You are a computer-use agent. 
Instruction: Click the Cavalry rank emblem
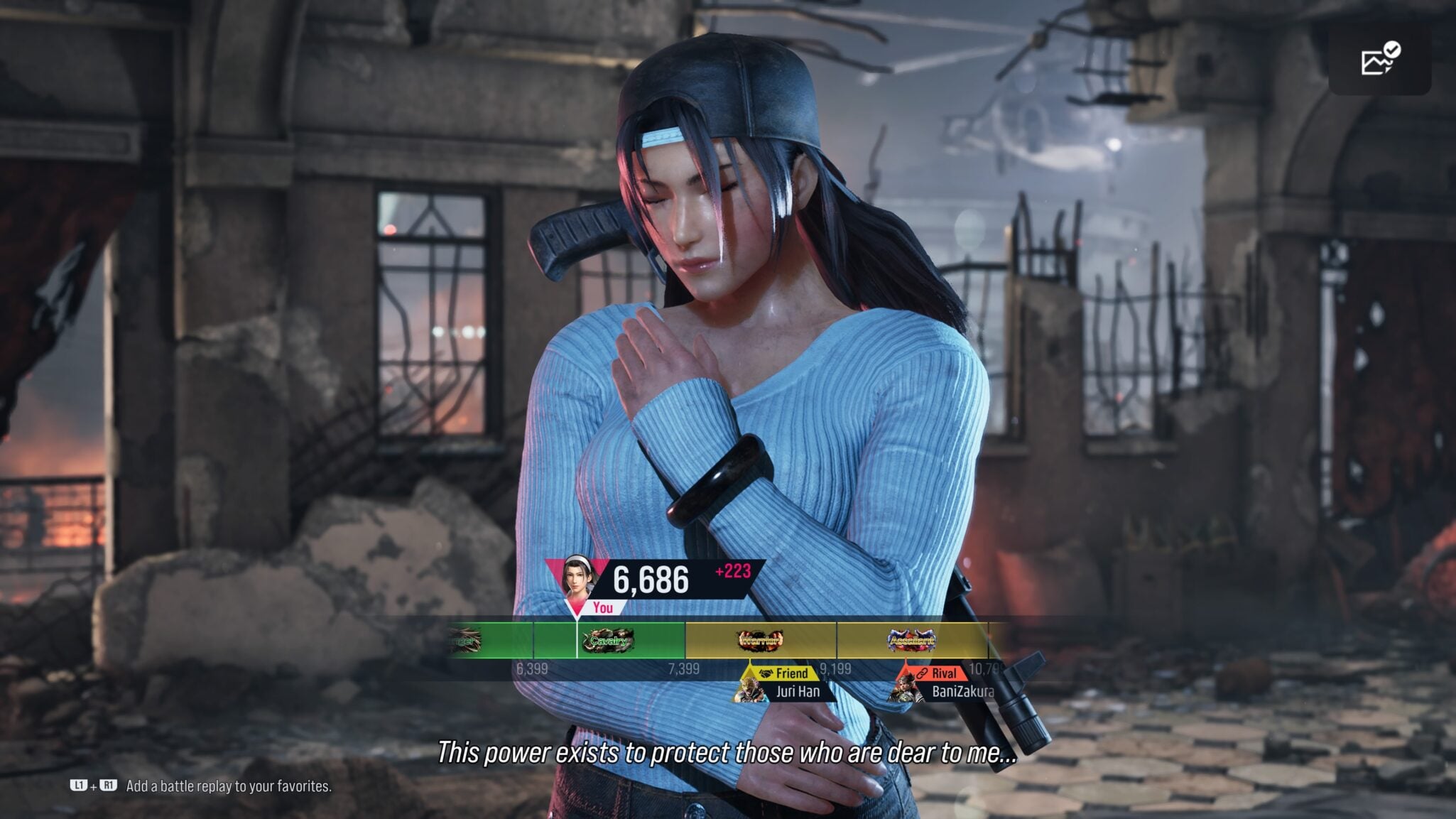(608, 640)
